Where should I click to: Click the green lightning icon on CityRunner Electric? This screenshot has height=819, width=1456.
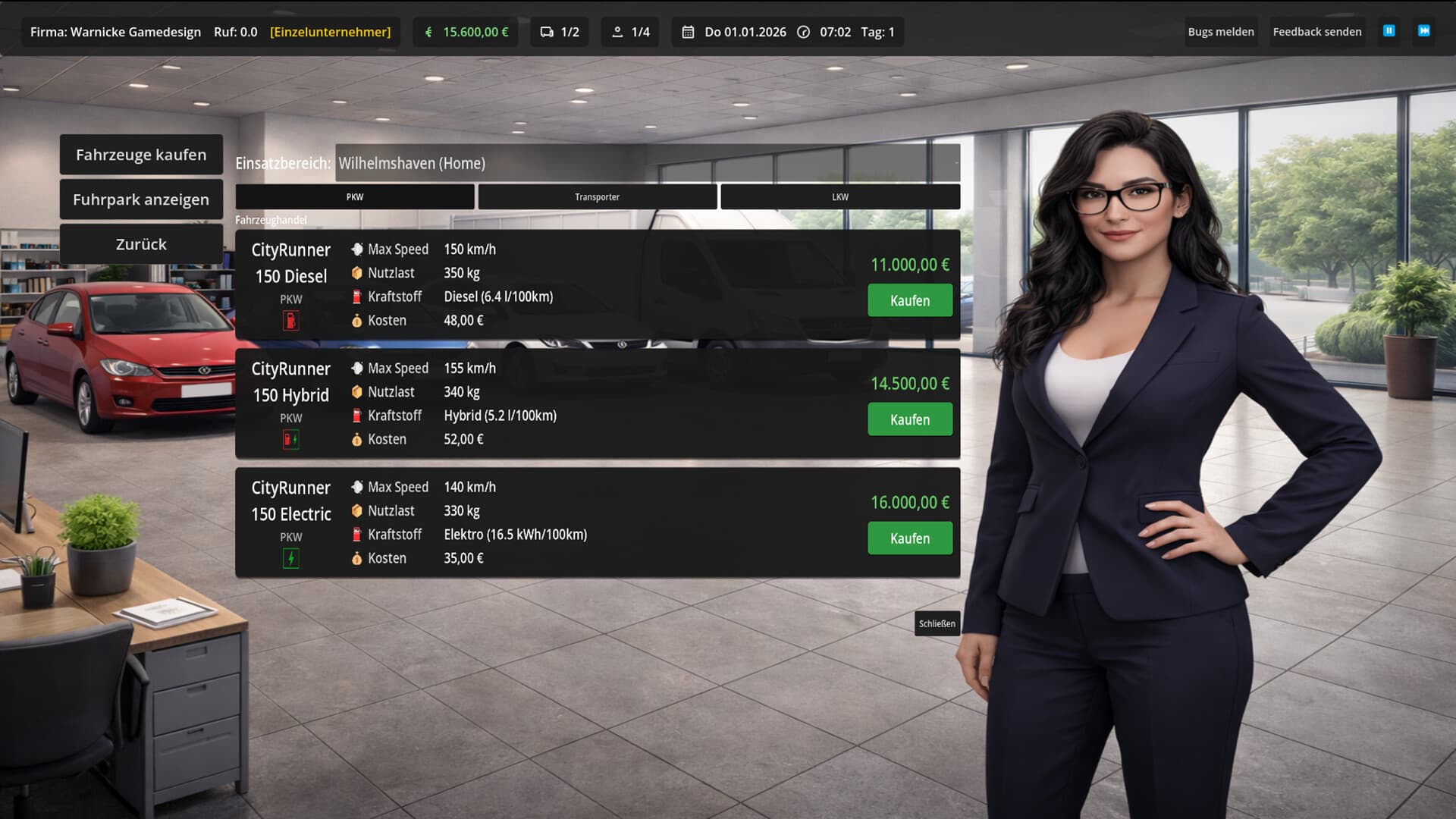point(290,557)
